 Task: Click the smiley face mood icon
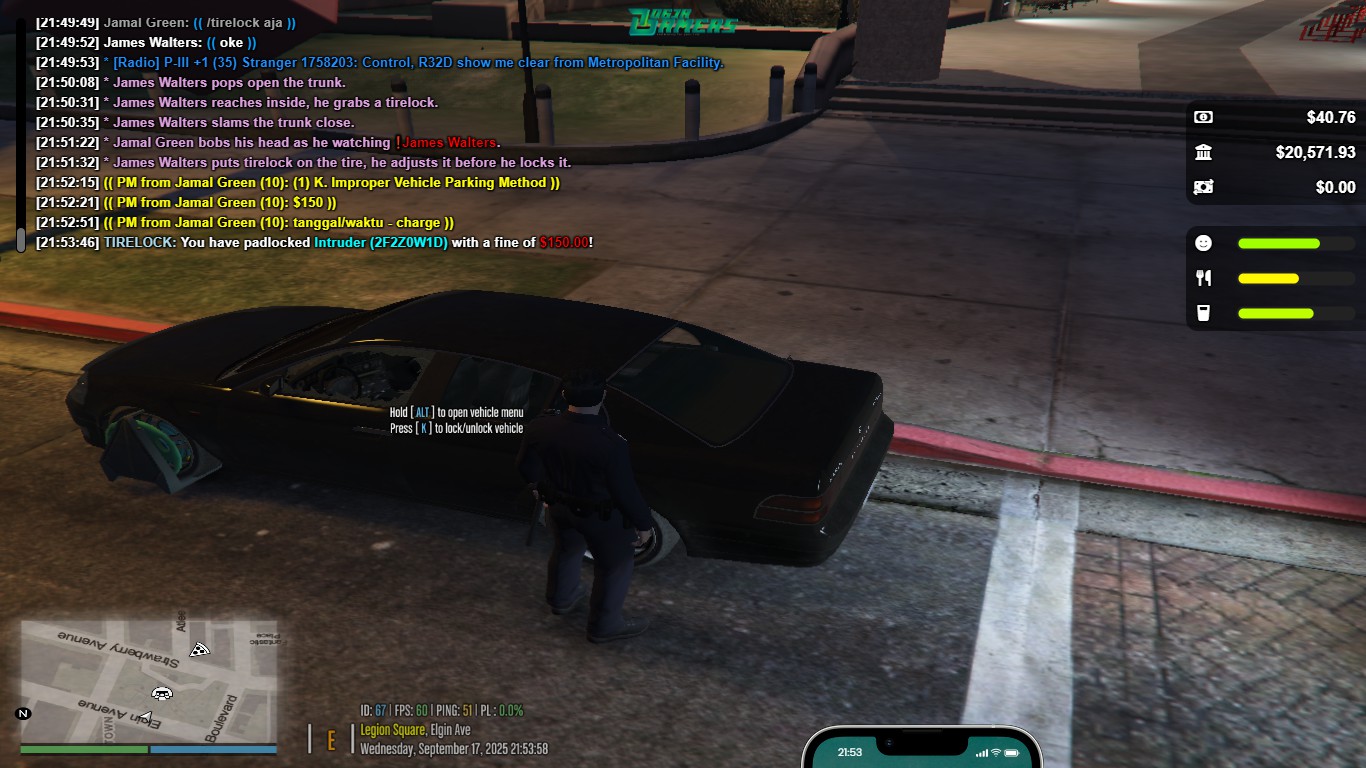[1203, 243]
